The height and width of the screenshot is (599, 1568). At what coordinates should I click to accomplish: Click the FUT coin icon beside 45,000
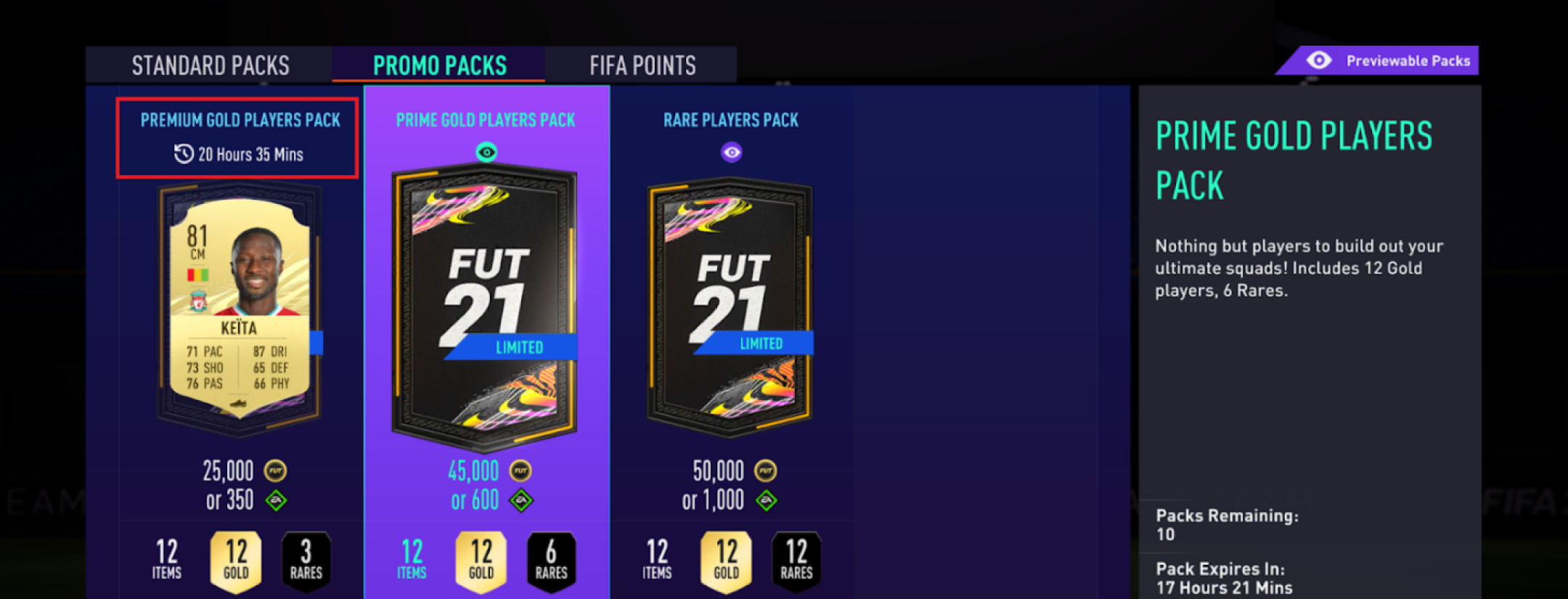click(521, 470)
